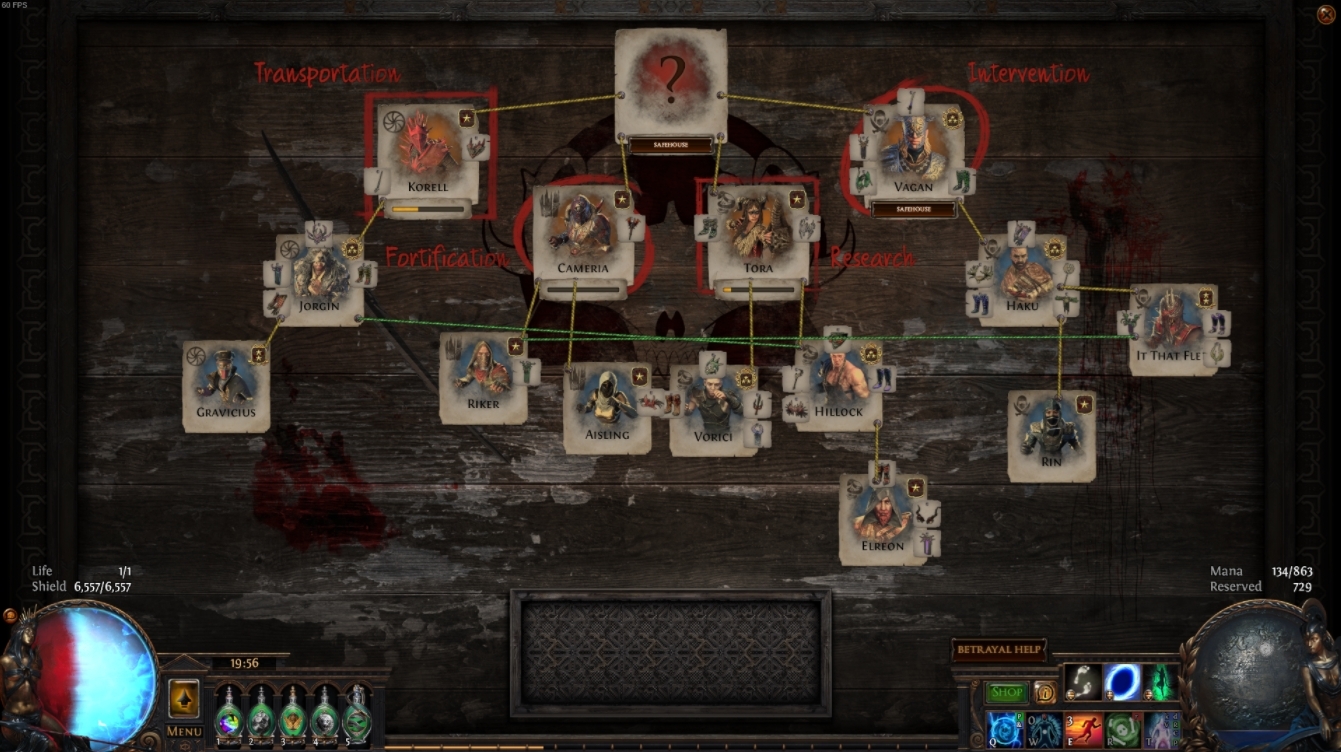Screen dimensions: 1341x752
Task: Open the Shop
Action: click(x=1007, y=691)
